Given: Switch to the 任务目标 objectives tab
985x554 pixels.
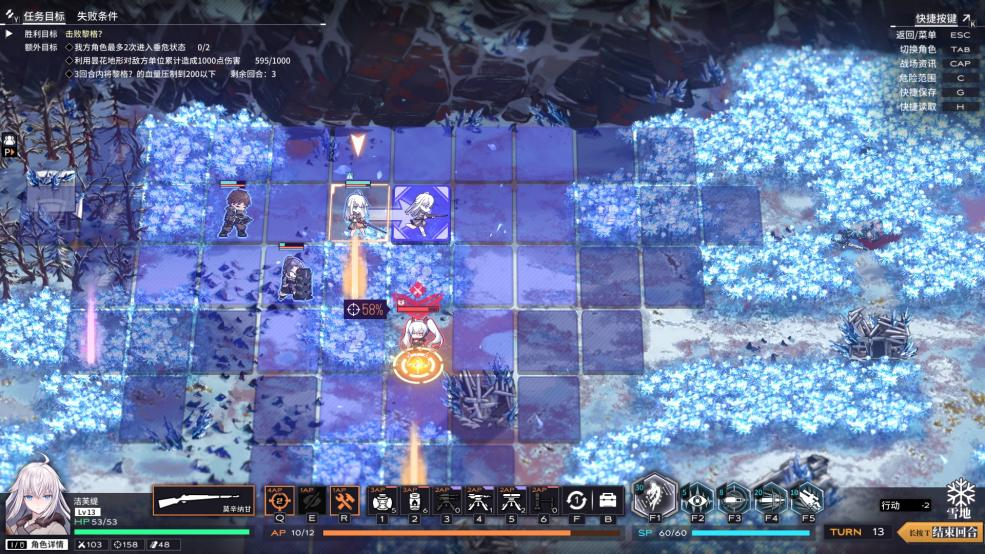Looking at the screenshot, I should [x=44, y=17].
